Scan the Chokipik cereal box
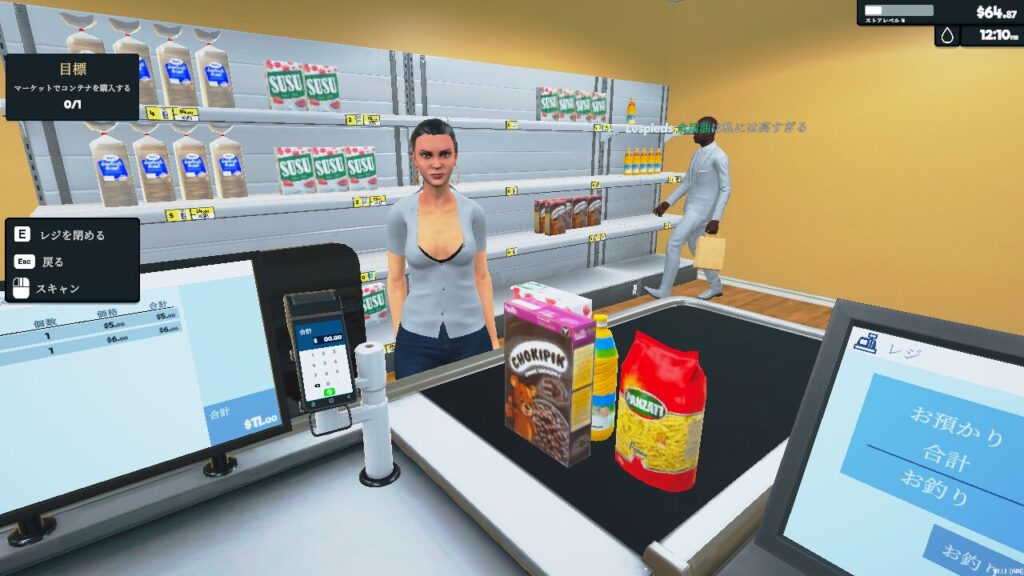The height and width of the screenshot is (576, 1024). point(548,383)
